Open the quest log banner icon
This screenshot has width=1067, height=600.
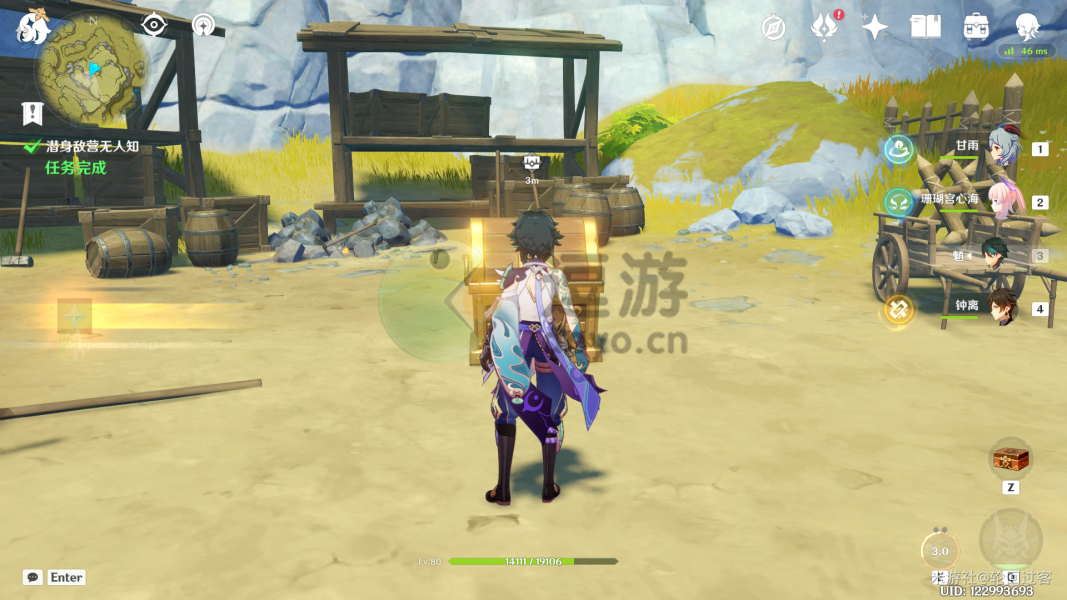point(33,113)
